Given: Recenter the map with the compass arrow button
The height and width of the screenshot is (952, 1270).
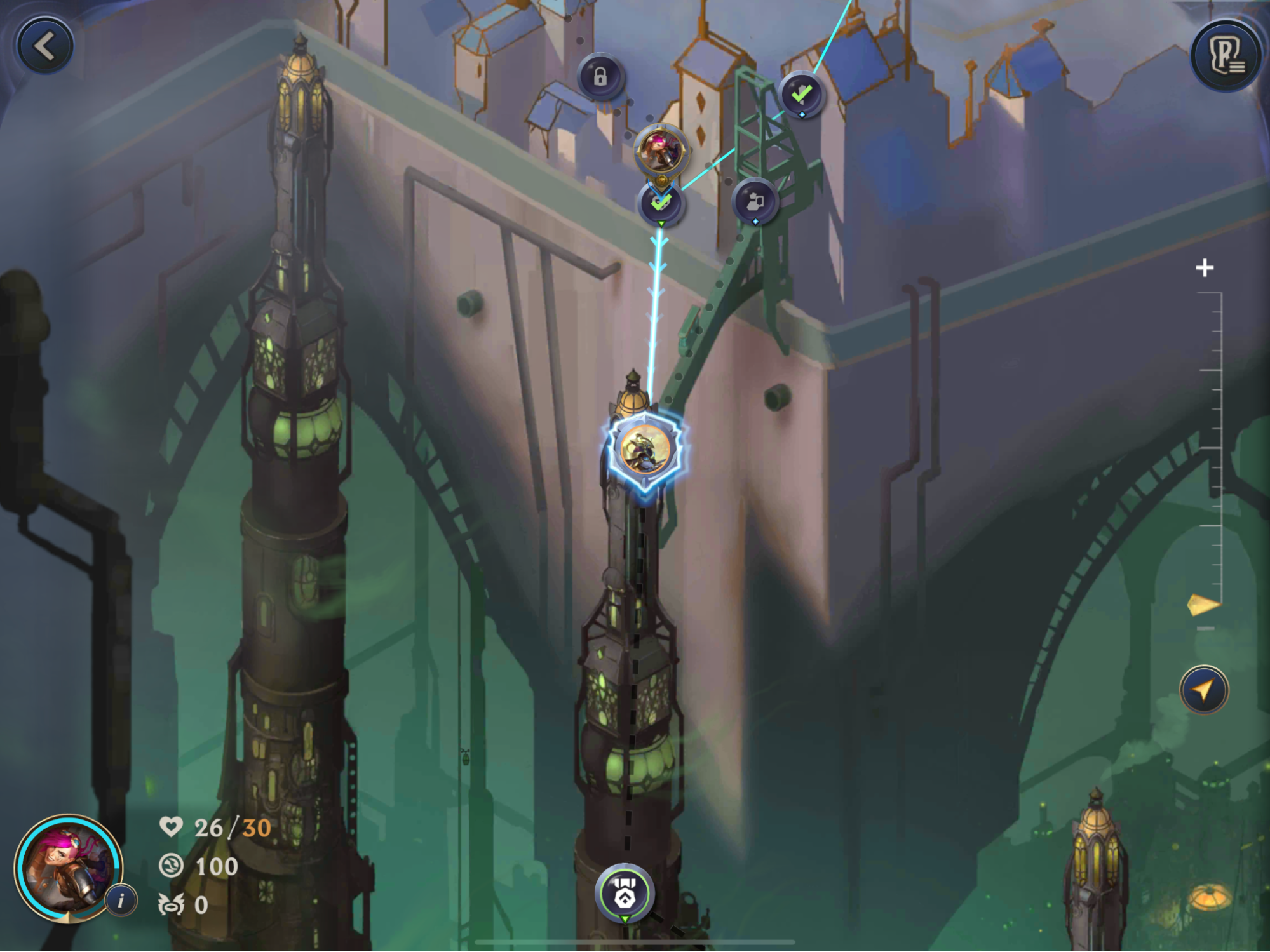Looking at the screenshot, I should (x=1203, y=690).
